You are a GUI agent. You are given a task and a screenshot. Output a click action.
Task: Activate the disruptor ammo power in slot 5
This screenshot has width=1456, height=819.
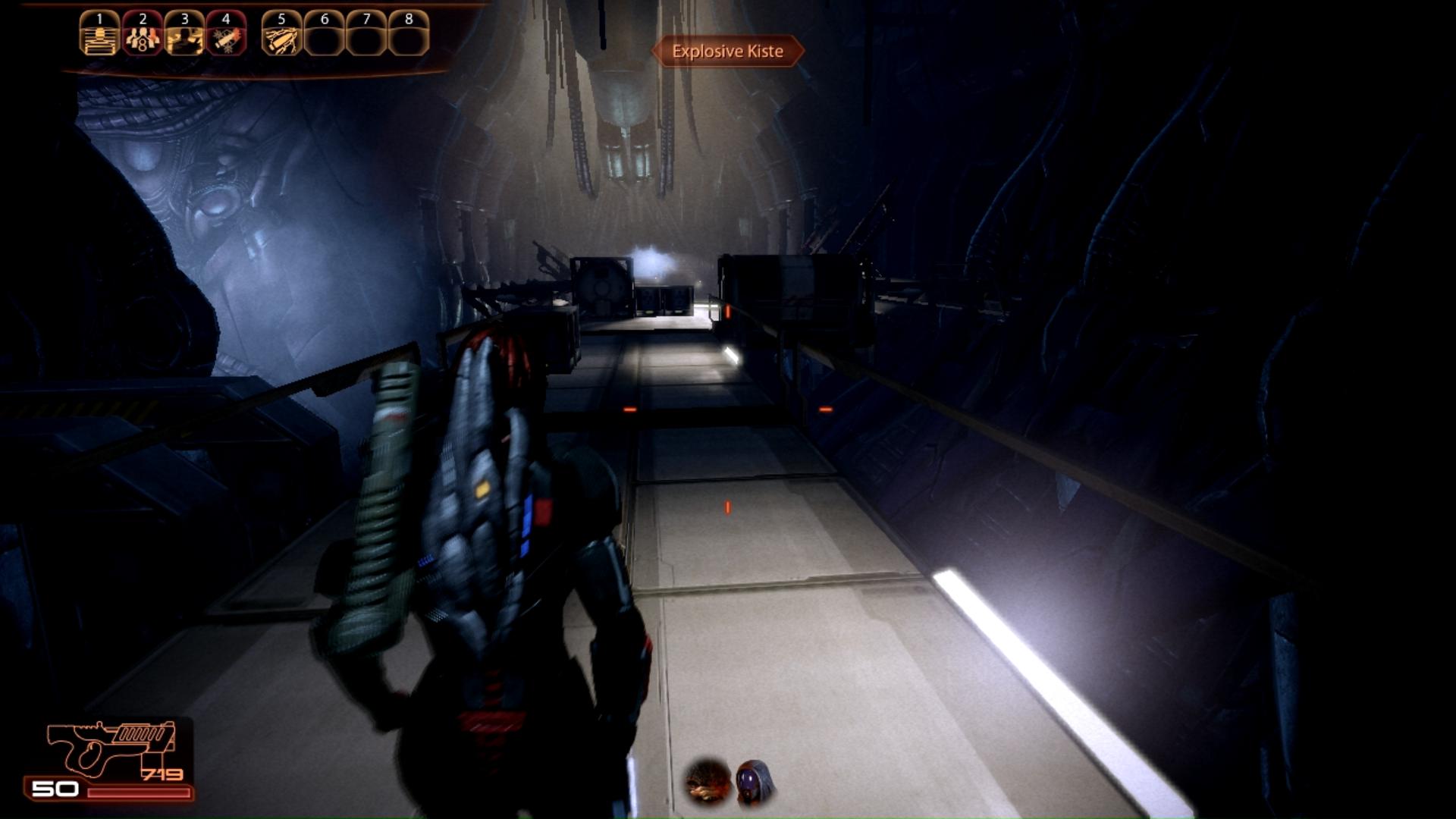coord(281,34)
